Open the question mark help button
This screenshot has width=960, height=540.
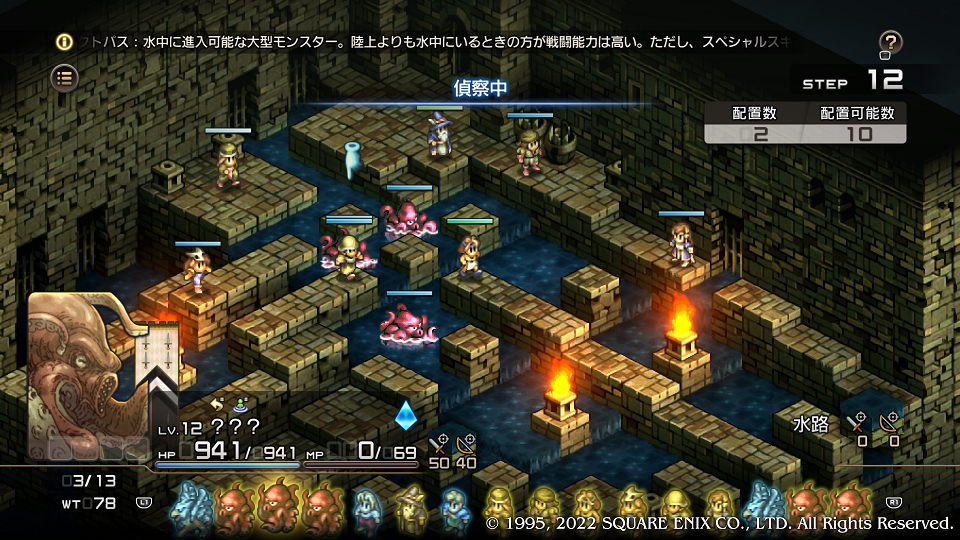point(890,43)
